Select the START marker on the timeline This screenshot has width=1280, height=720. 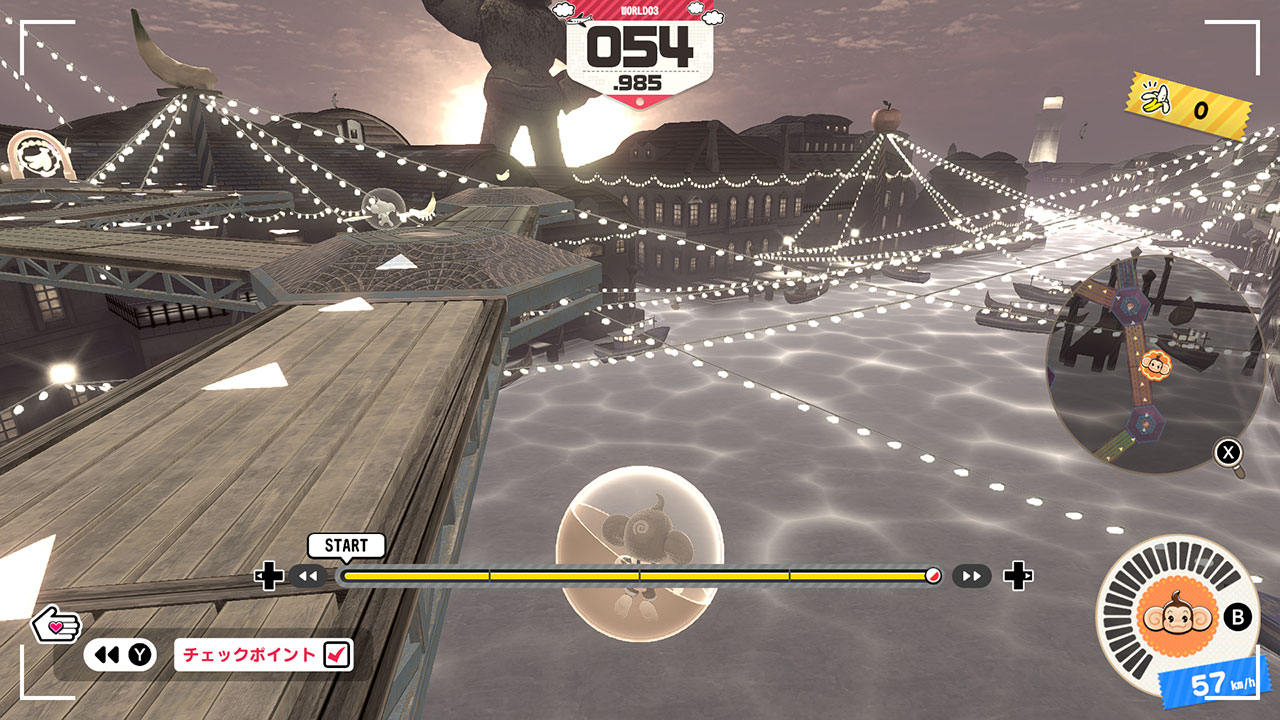[x=346, y=546]
